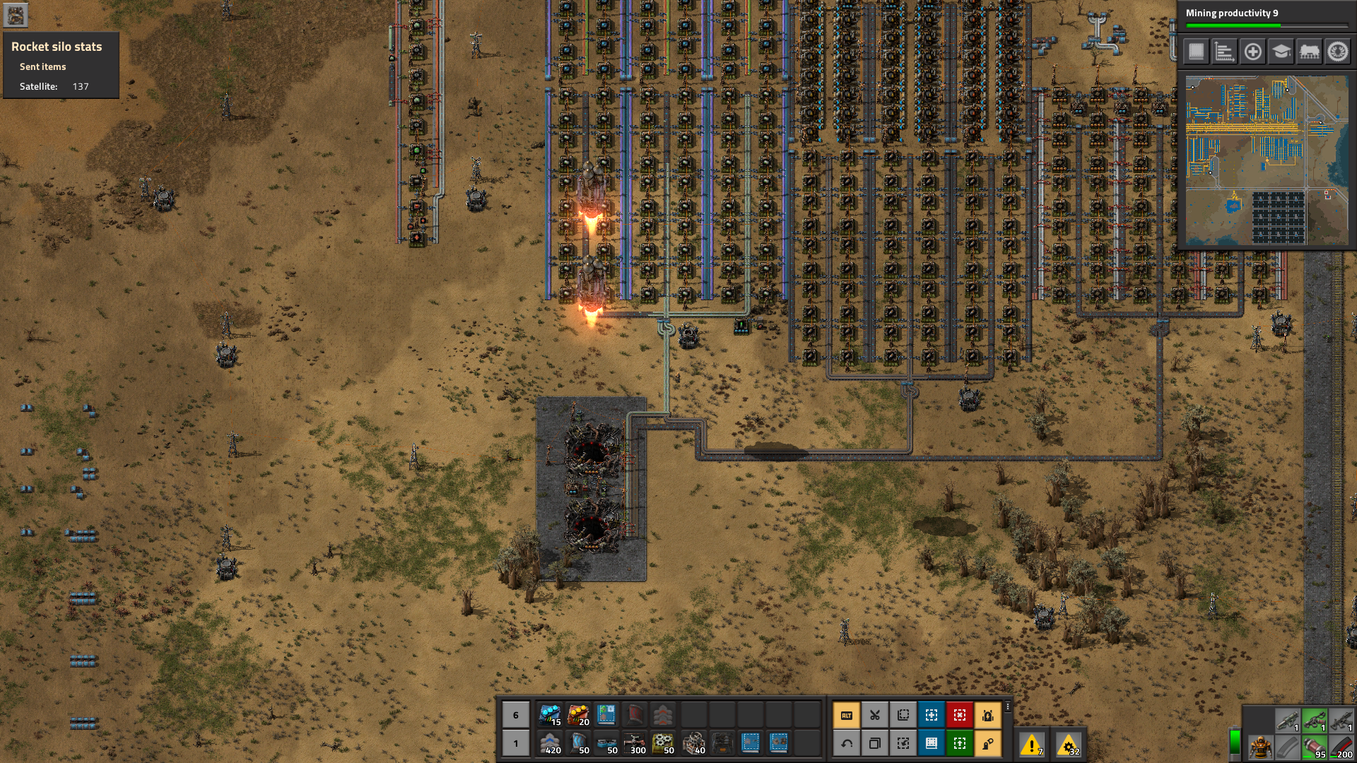This screenshot has height=763, width=1357.
Task: Select the scissors cut tool
Action: coord(875,715)
